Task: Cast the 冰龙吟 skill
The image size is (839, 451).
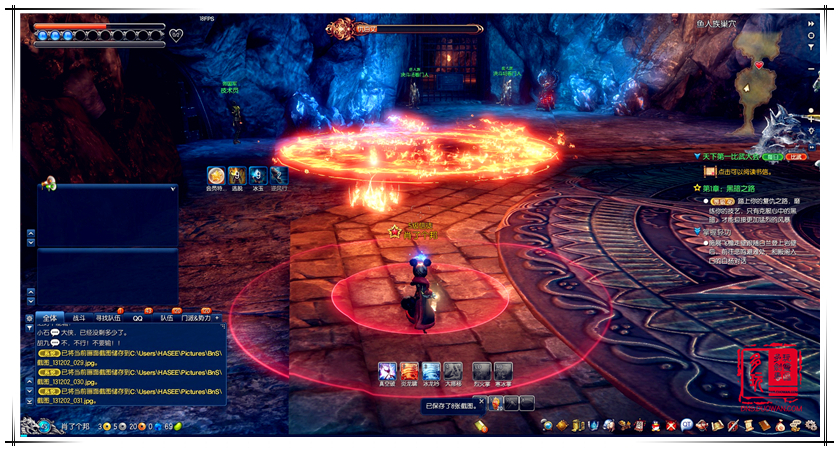Action: click(x=431, y=372)
